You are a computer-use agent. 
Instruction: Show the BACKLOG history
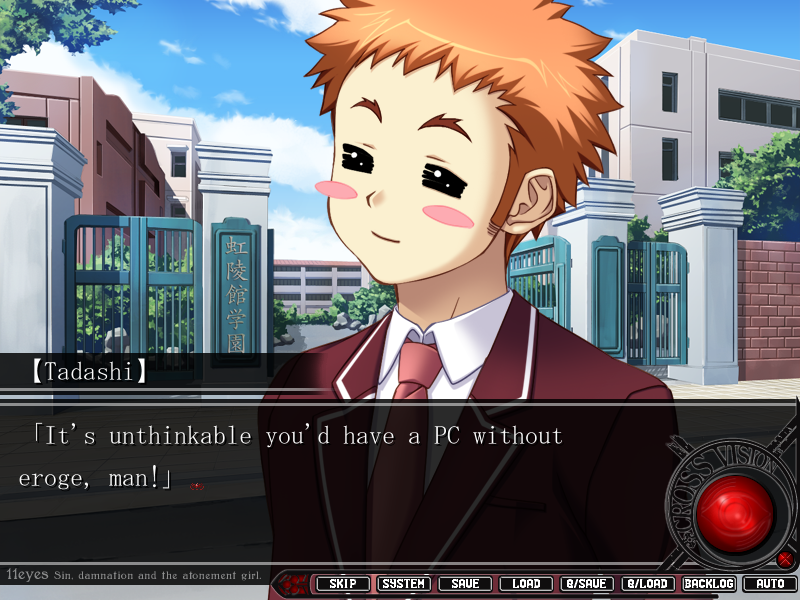coord(709,584)
